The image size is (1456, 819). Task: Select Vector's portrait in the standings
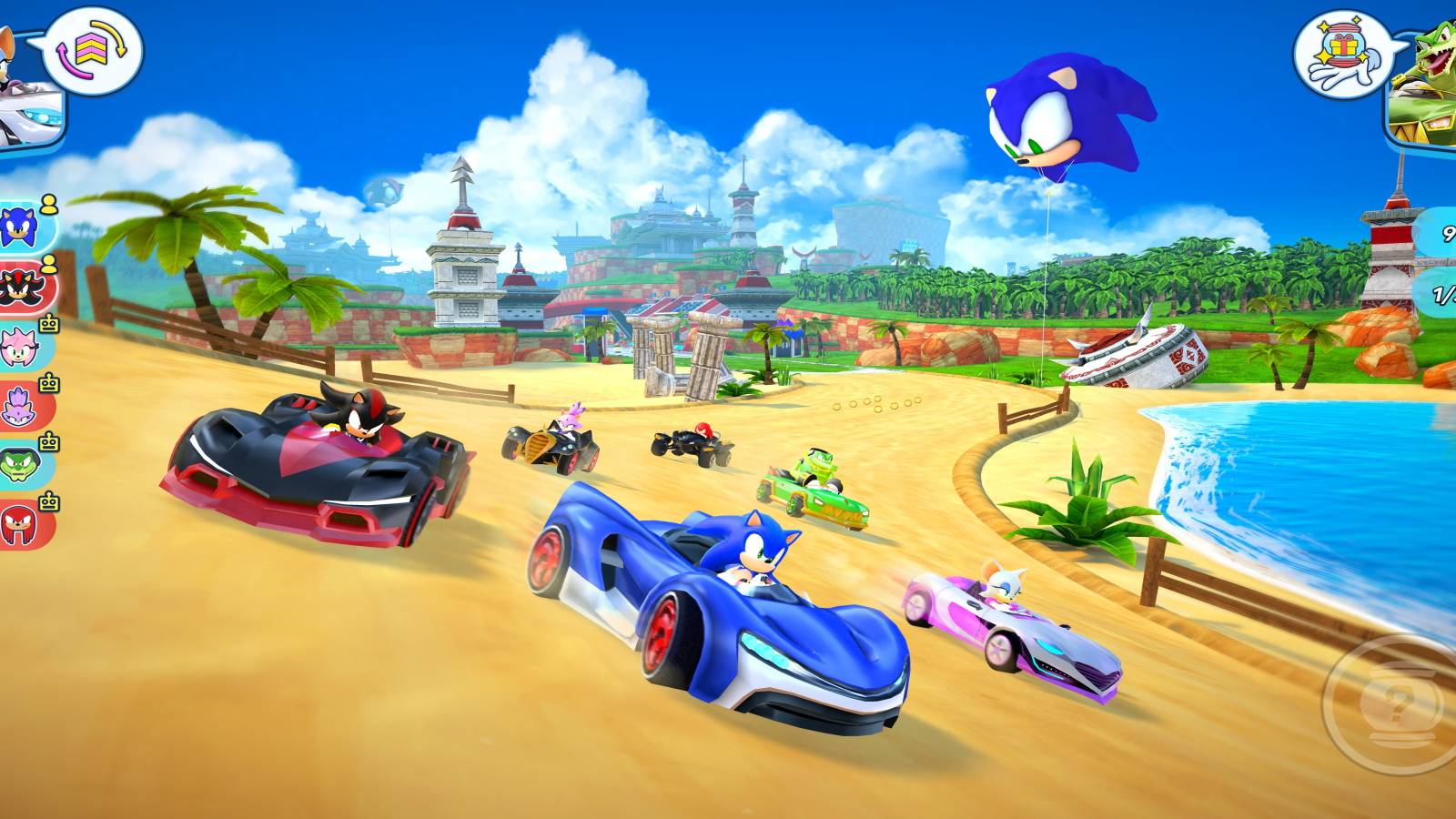[18, 464]
